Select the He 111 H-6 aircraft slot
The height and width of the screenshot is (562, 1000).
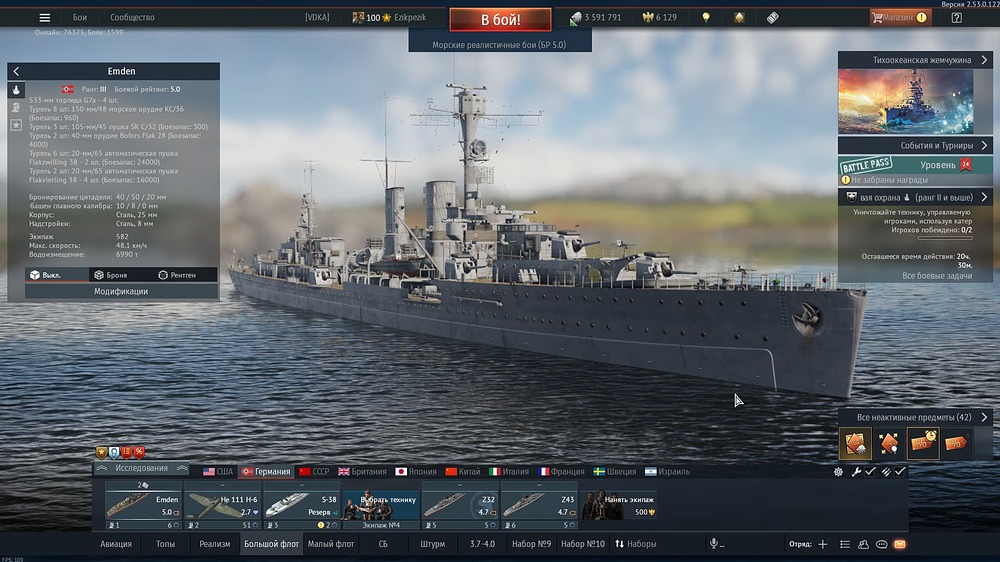click(222, 504)
